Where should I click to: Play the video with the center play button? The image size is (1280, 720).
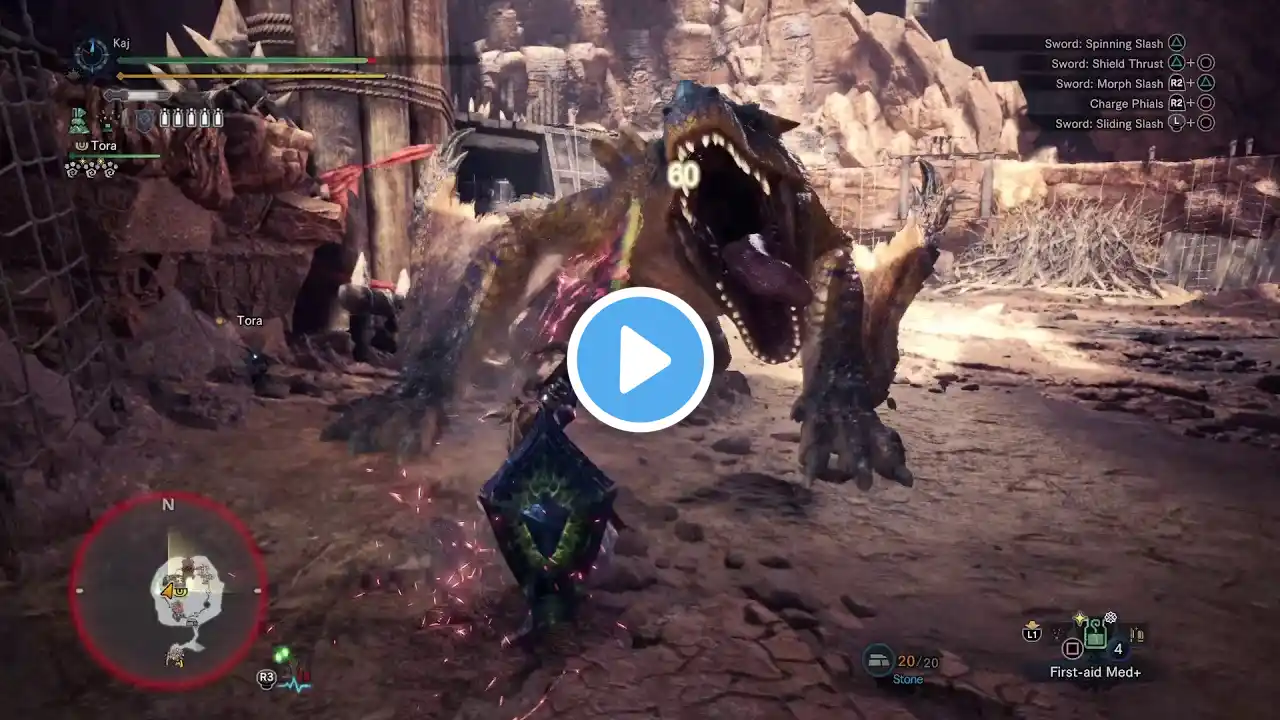pyautogui.click(x=640, y=360)
